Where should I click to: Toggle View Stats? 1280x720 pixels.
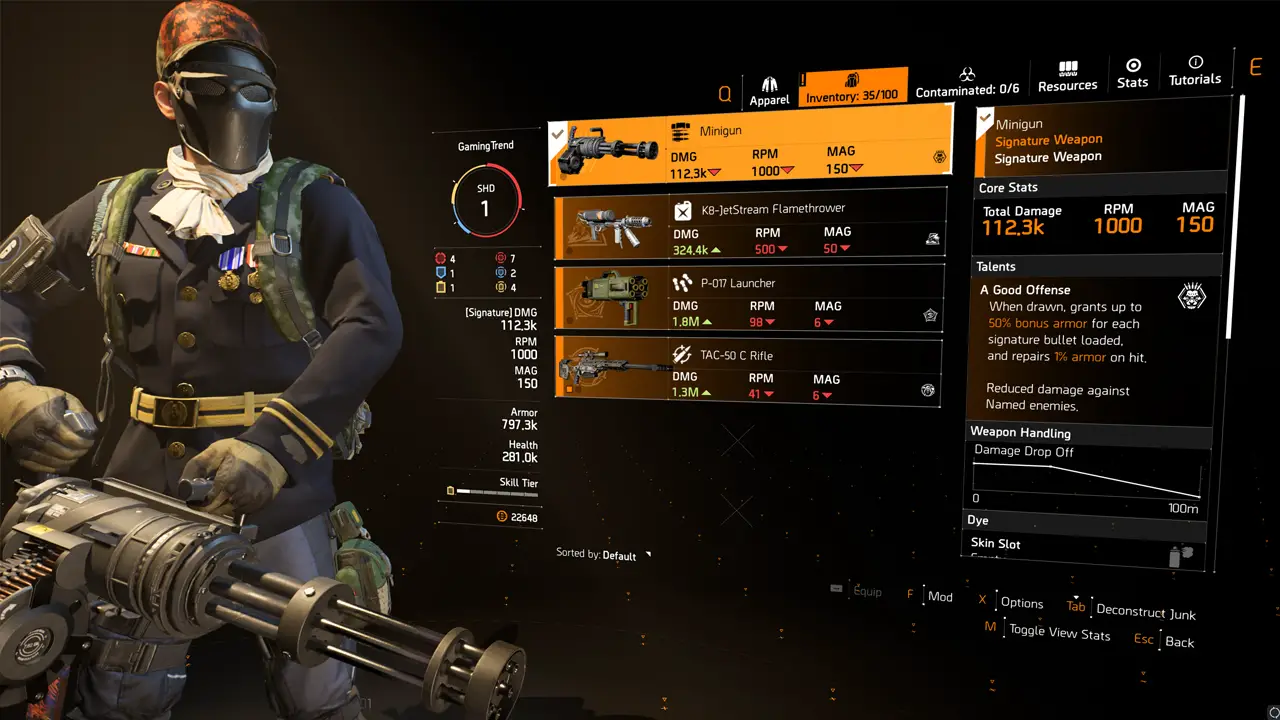(1059, 632)
